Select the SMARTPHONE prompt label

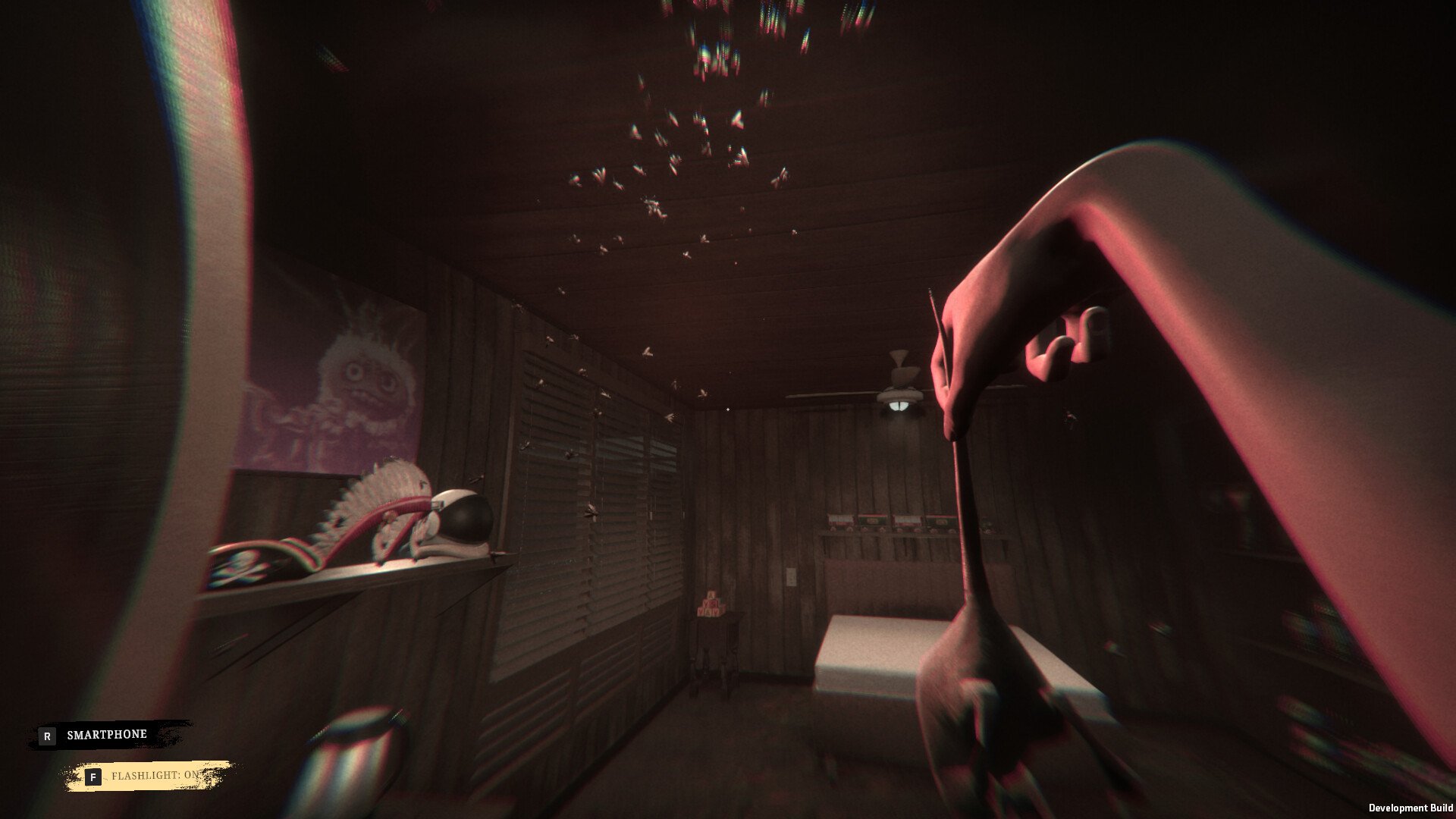click(x=106, y=734)
